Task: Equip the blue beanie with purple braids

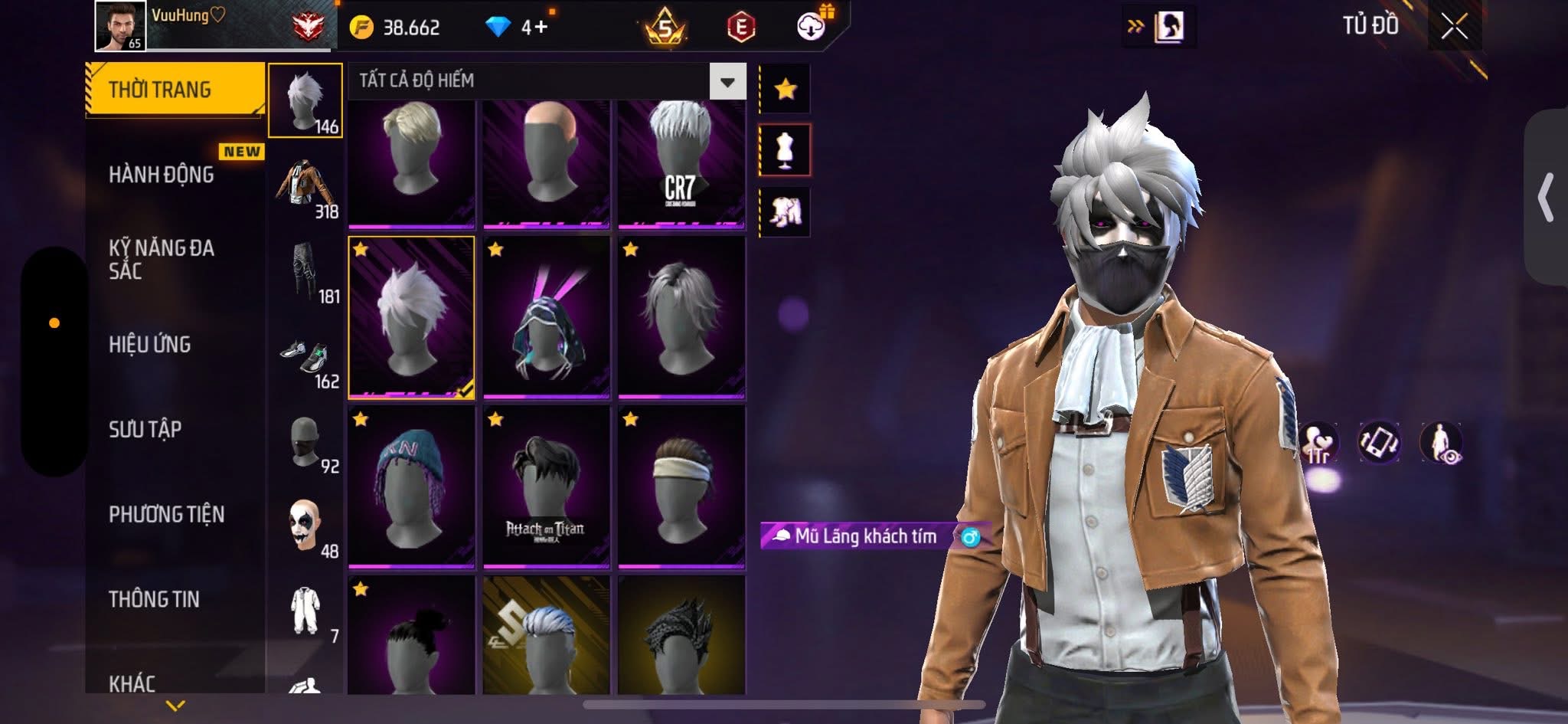Action: pyautogui.click(x=411, y=487)
